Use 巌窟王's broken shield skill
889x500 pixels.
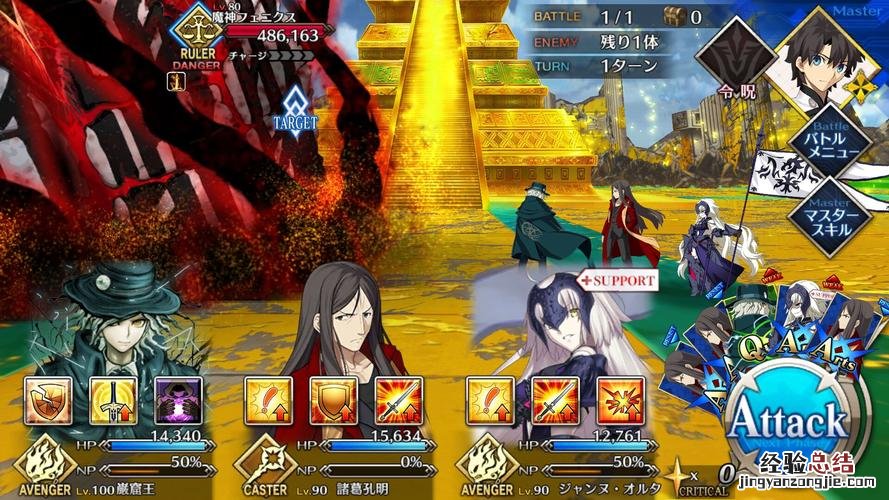tap(47, 400)
